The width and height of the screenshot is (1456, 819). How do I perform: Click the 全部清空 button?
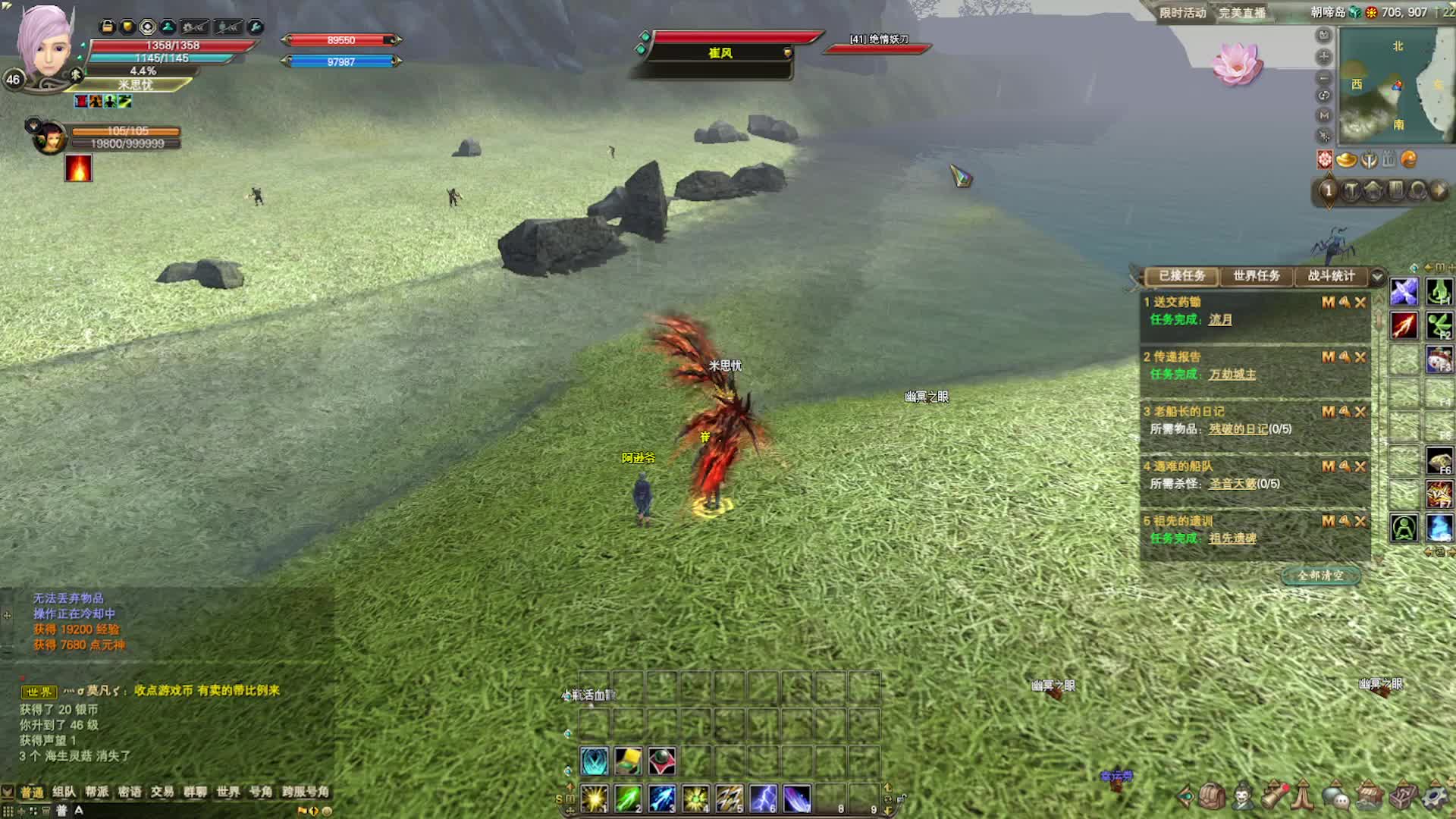[x=1320, y=576]
